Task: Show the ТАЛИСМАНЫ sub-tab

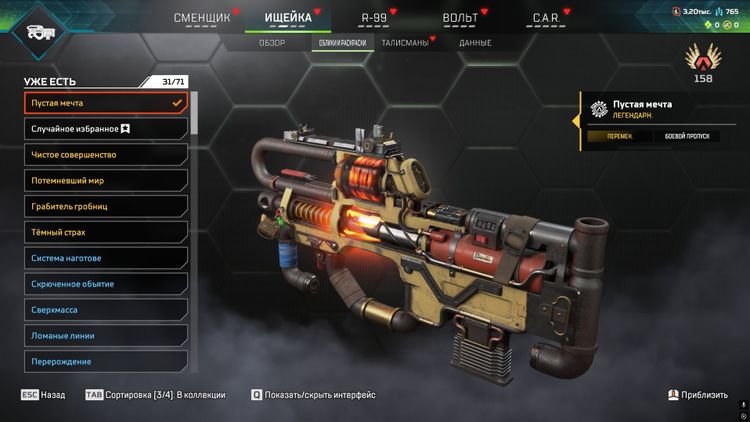Action: click(x=405, y=43)
